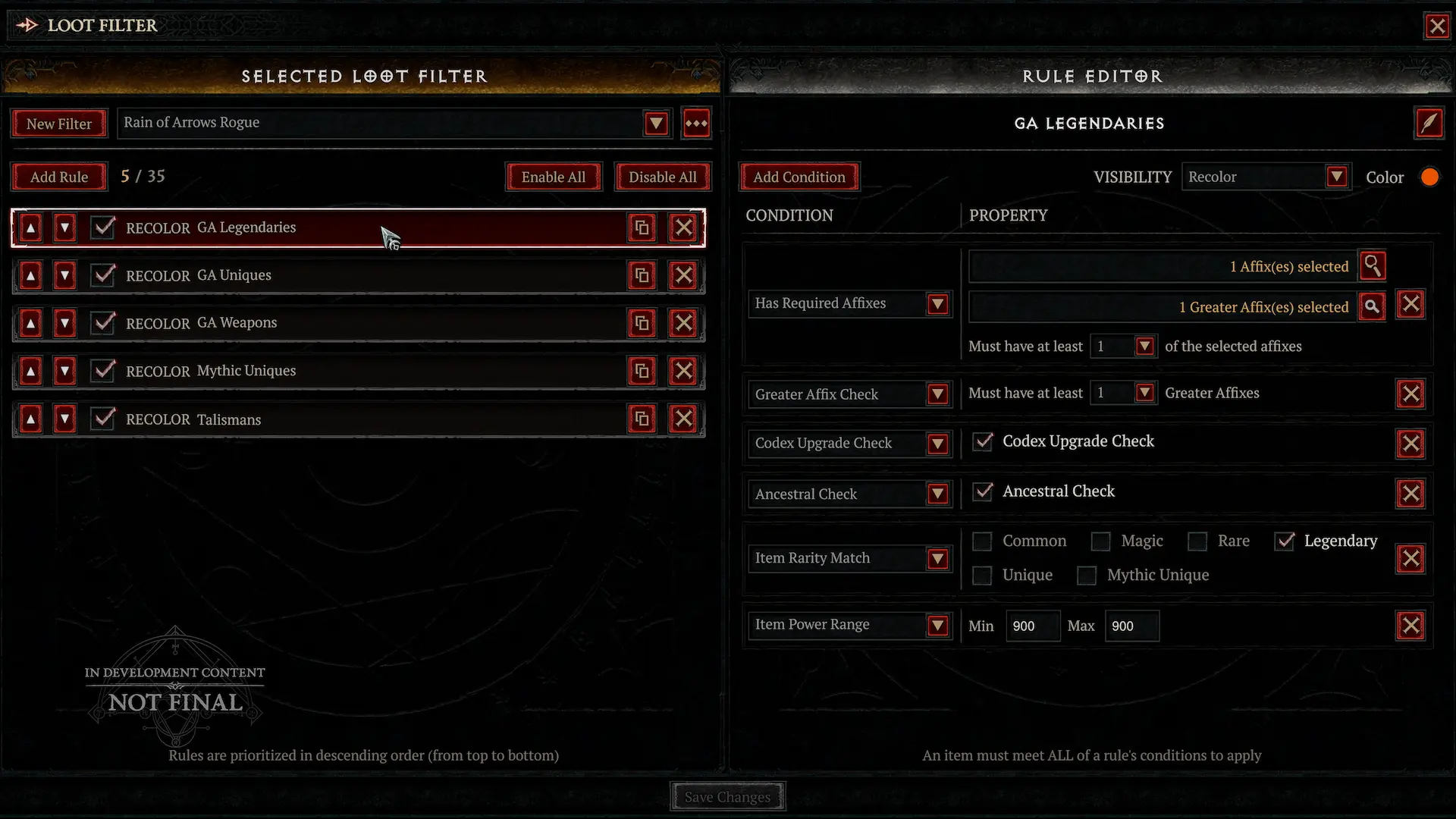Edit the Min item power field
Image resolution: width=1456 pixels, height=819 pixels.
(1032, 626)
